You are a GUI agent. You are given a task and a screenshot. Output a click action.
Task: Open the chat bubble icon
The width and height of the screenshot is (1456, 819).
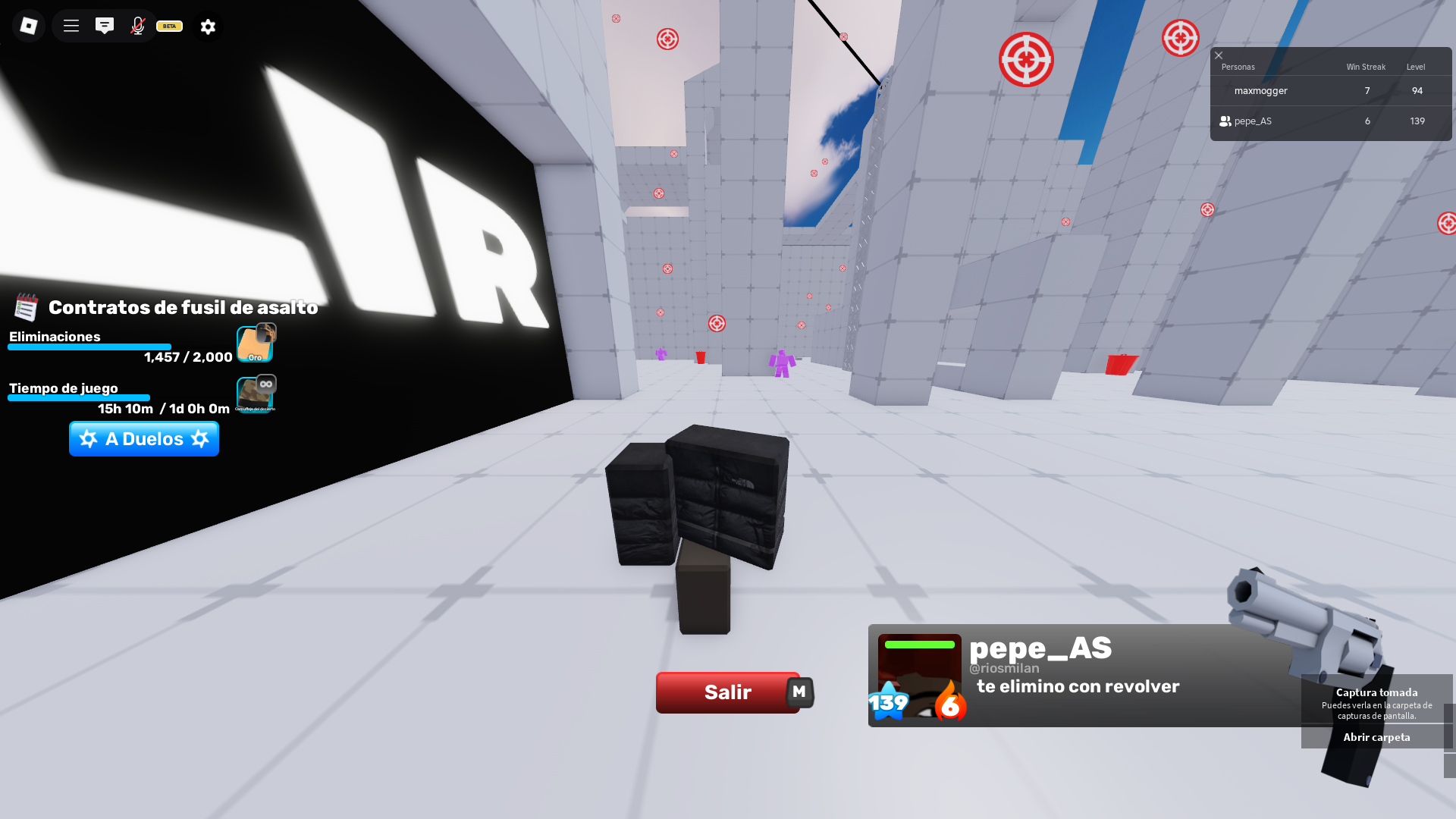[x=105, y=26]
